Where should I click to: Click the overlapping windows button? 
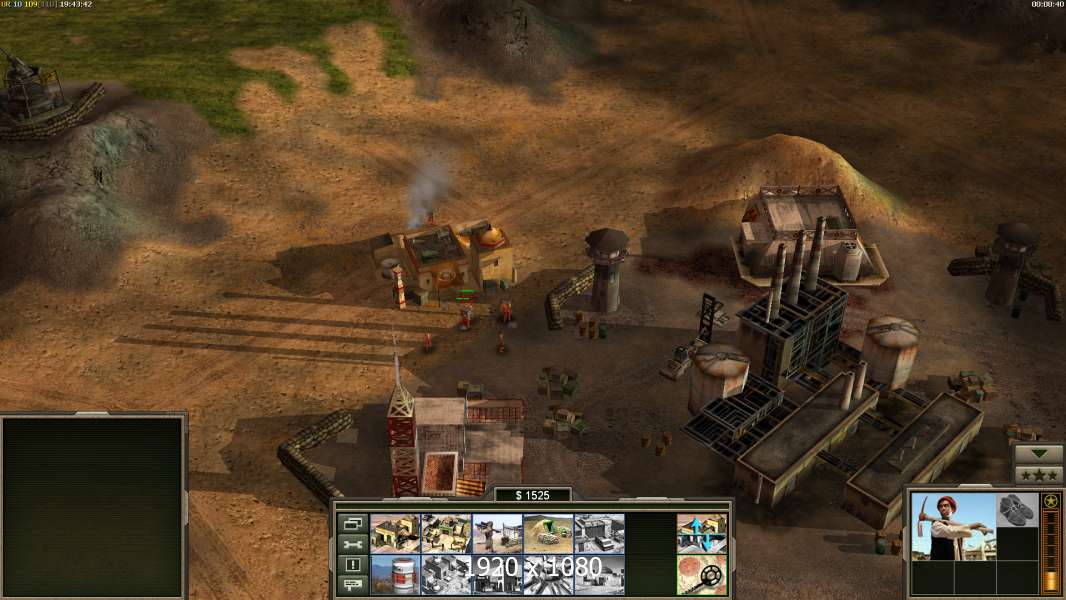click(x=352, y=523)
